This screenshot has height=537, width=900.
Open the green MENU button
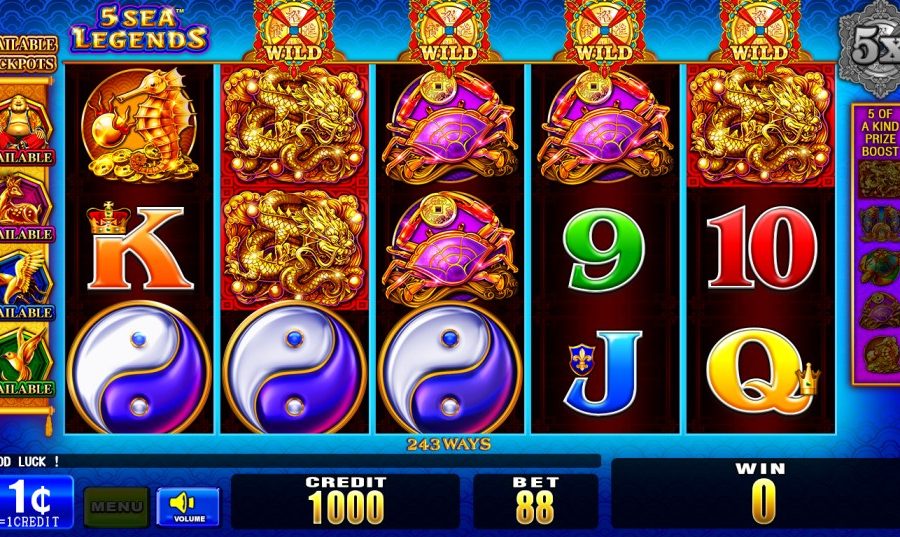116,506
